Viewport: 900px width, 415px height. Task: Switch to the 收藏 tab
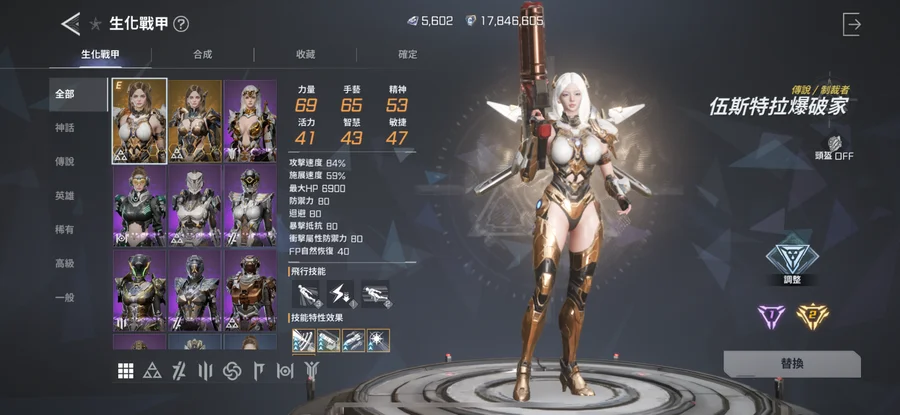306,54
